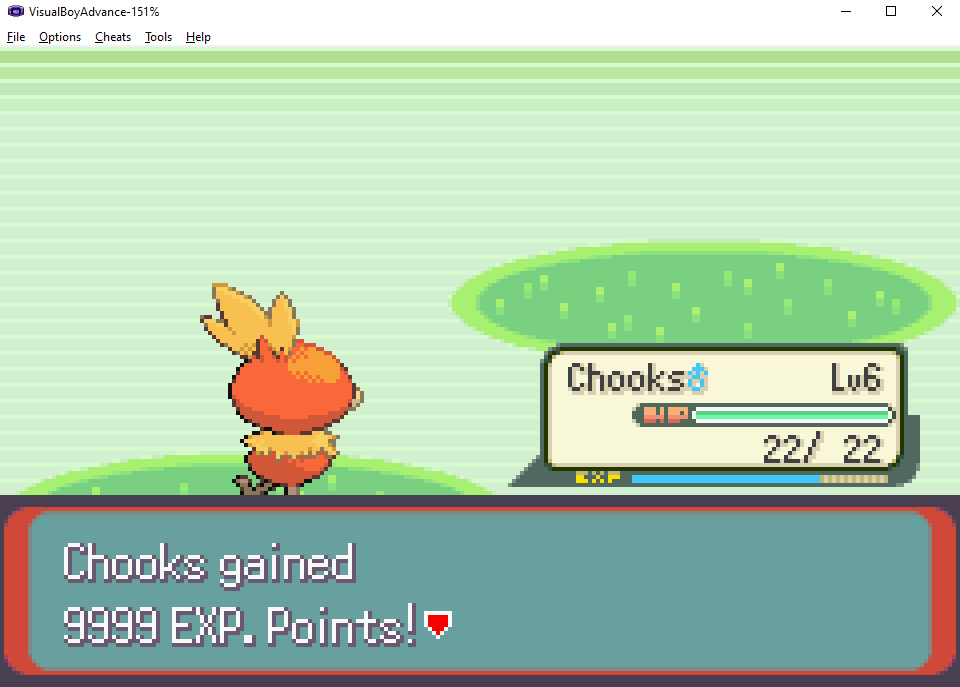Open the emulator Options menu

pos(60,37)
